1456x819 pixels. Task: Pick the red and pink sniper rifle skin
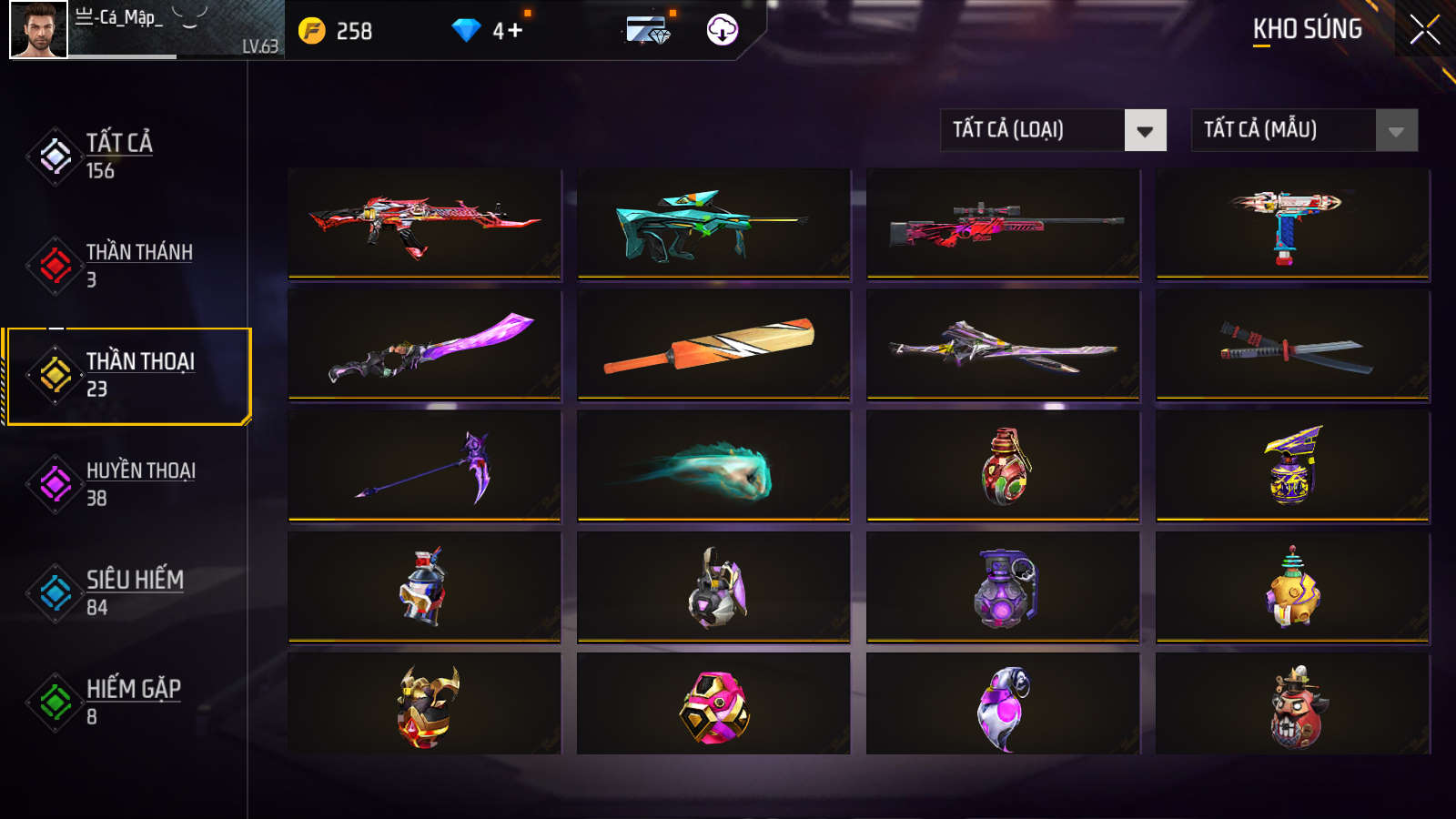pos(1003,223)
